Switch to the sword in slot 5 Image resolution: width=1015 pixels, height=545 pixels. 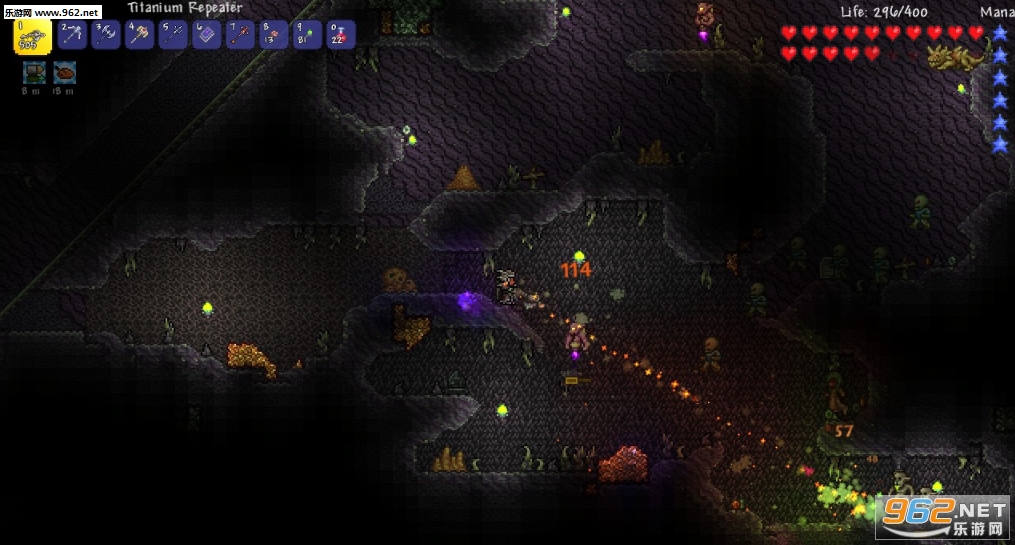(x=173, y=35)
